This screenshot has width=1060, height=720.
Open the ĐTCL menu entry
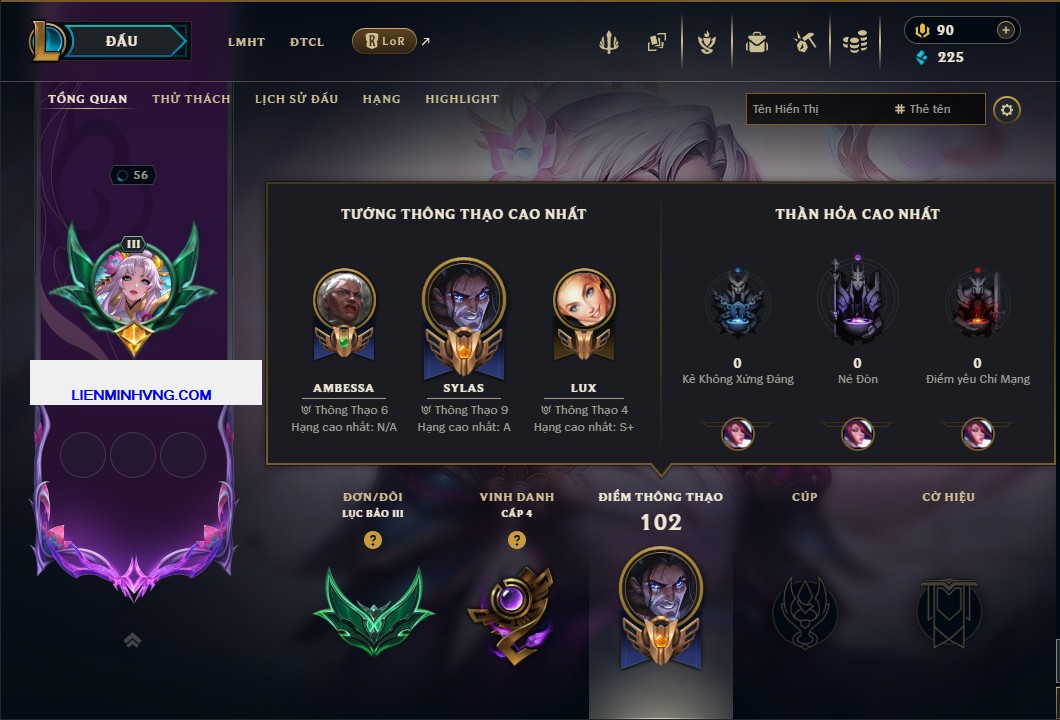click(x=307, y=42)
